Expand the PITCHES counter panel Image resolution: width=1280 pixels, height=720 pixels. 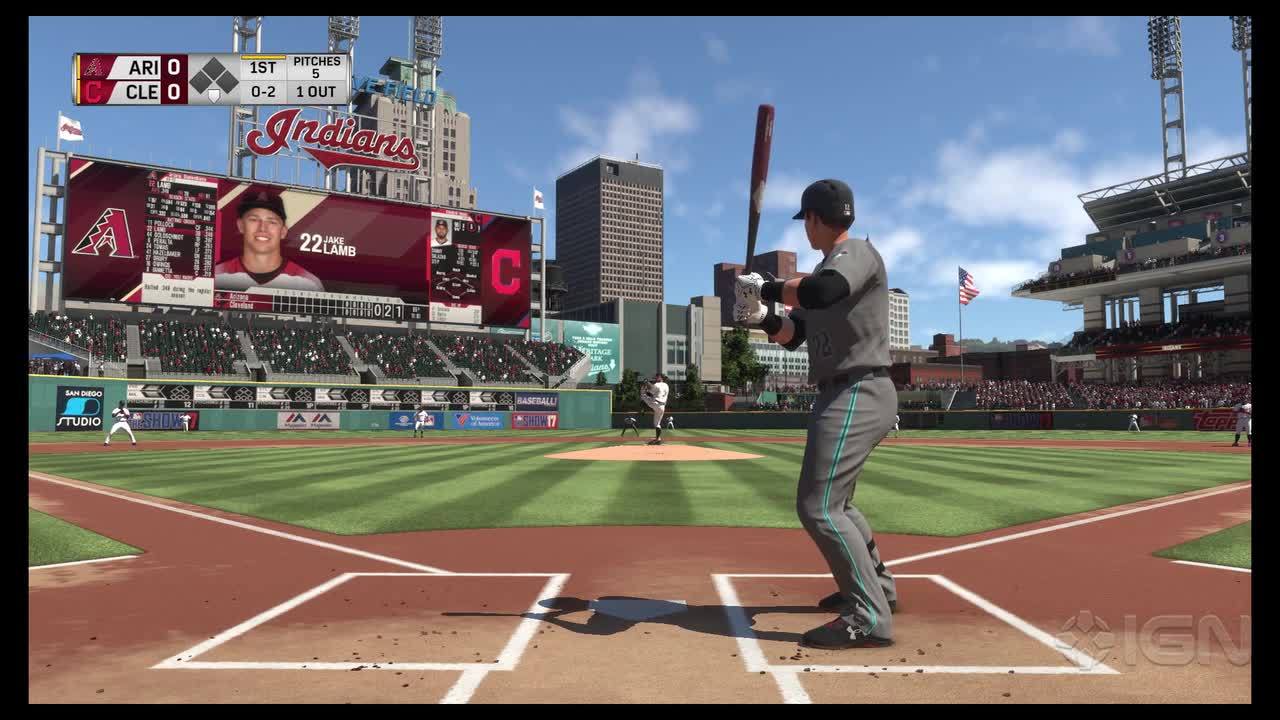pos(317,66)
